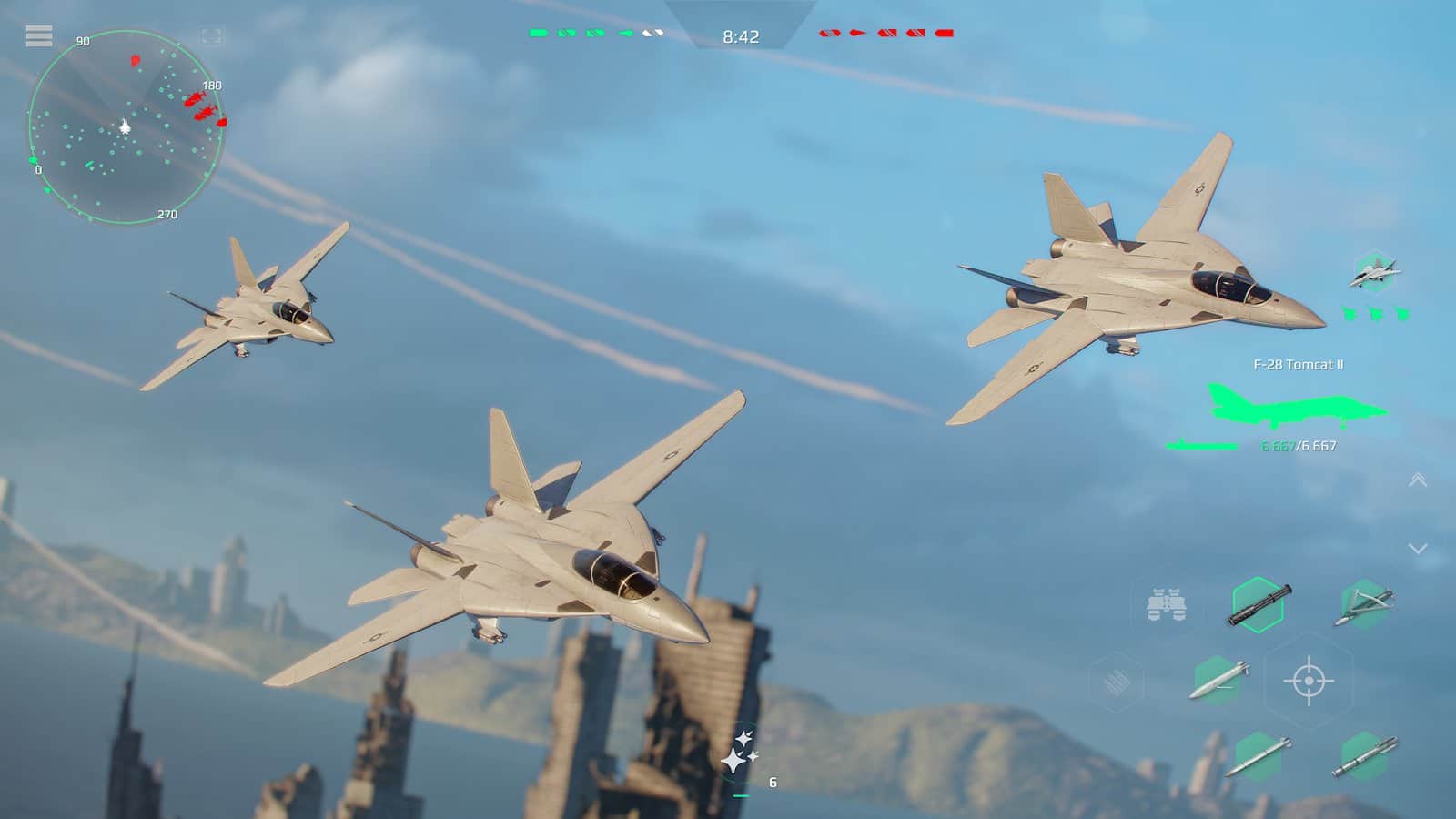This screenshot has width=1456, height=819.
Task: Tap the circular radar minimap
Action: [x=126, y=127]
